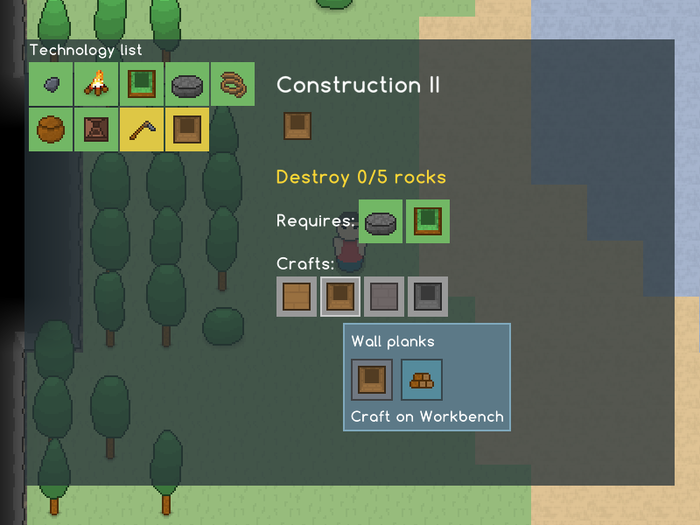Select the brown clay pot technology
This screenshot has width=700, height=525.
pos(51,129)
